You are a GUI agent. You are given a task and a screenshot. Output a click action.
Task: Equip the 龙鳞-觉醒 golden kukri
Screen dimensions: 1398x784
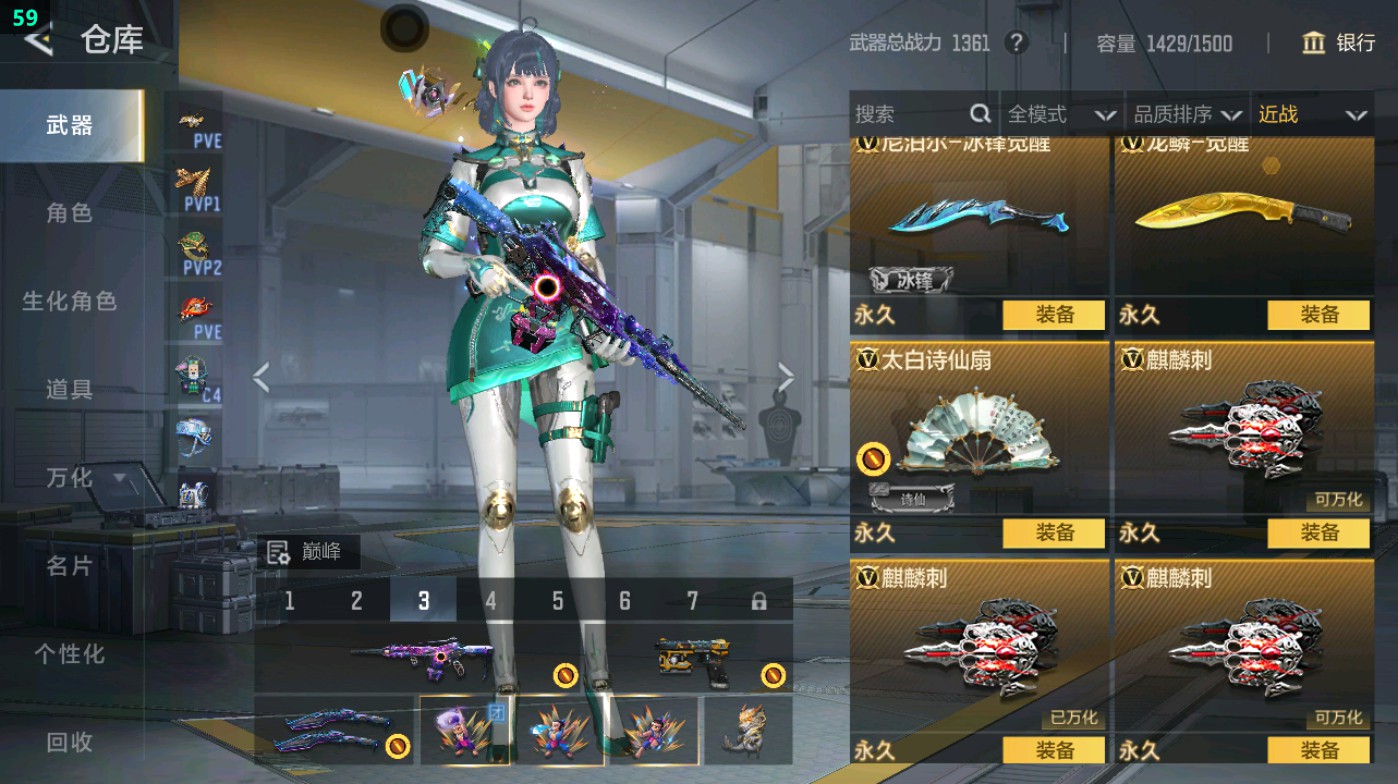[1318, 315]
